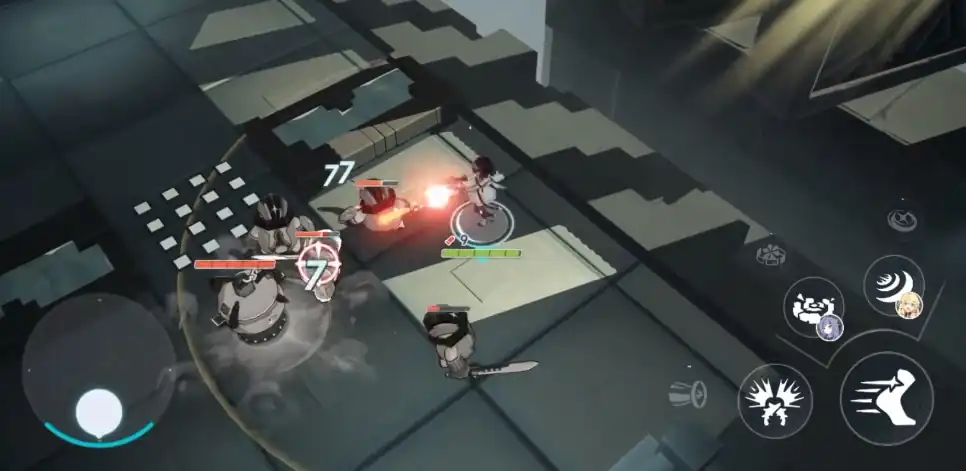Tap the small crescent emblem icon
This screenshot has height=471, width=966.
(x=903, y=217)
